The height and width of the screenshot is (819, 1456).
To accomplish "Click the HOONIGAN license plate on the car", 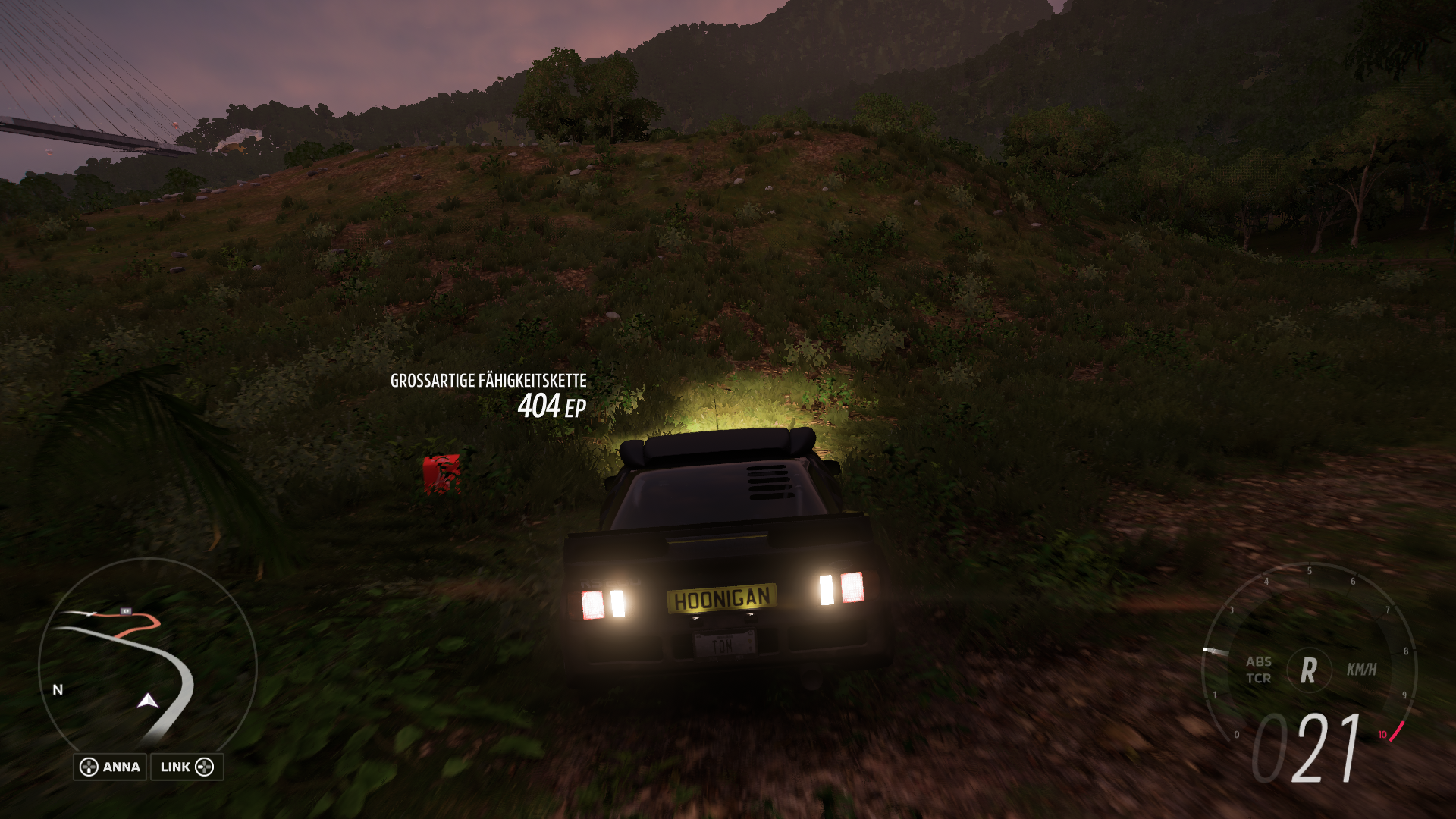I will tap(720, 599).
